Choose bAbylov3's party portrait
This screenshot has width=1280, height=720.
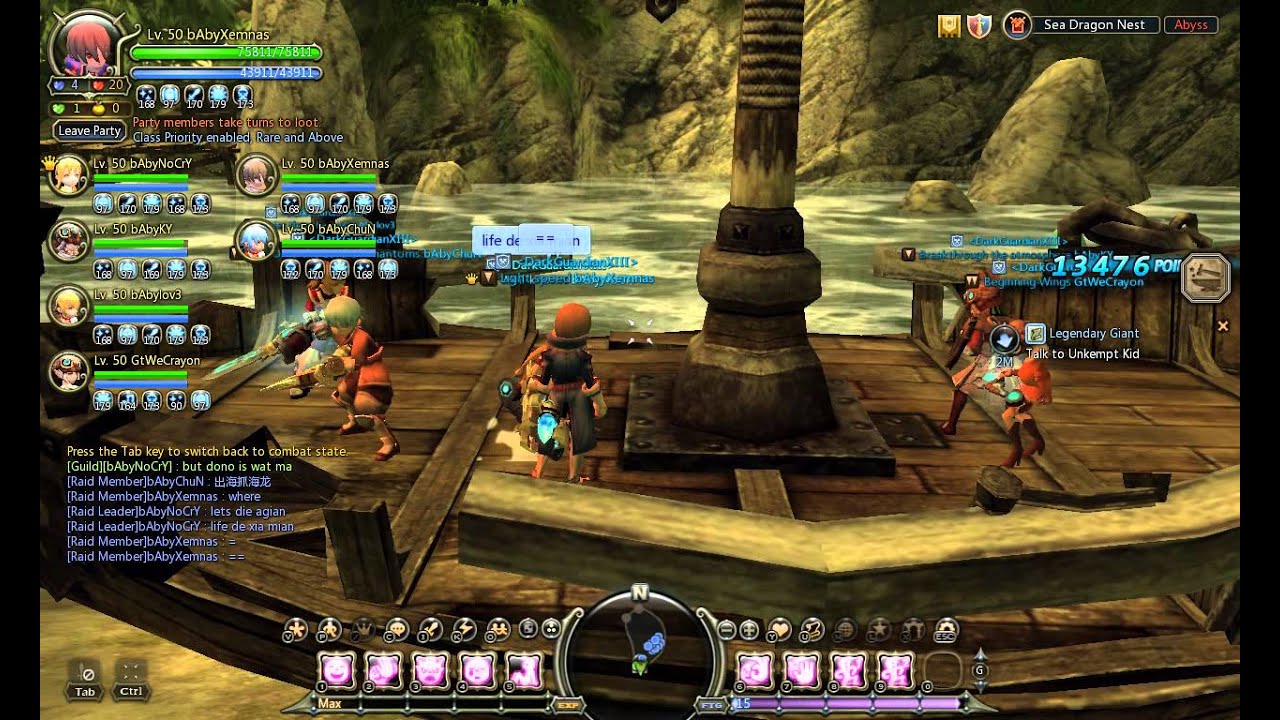pyautogui.click(x=71, y=307)
